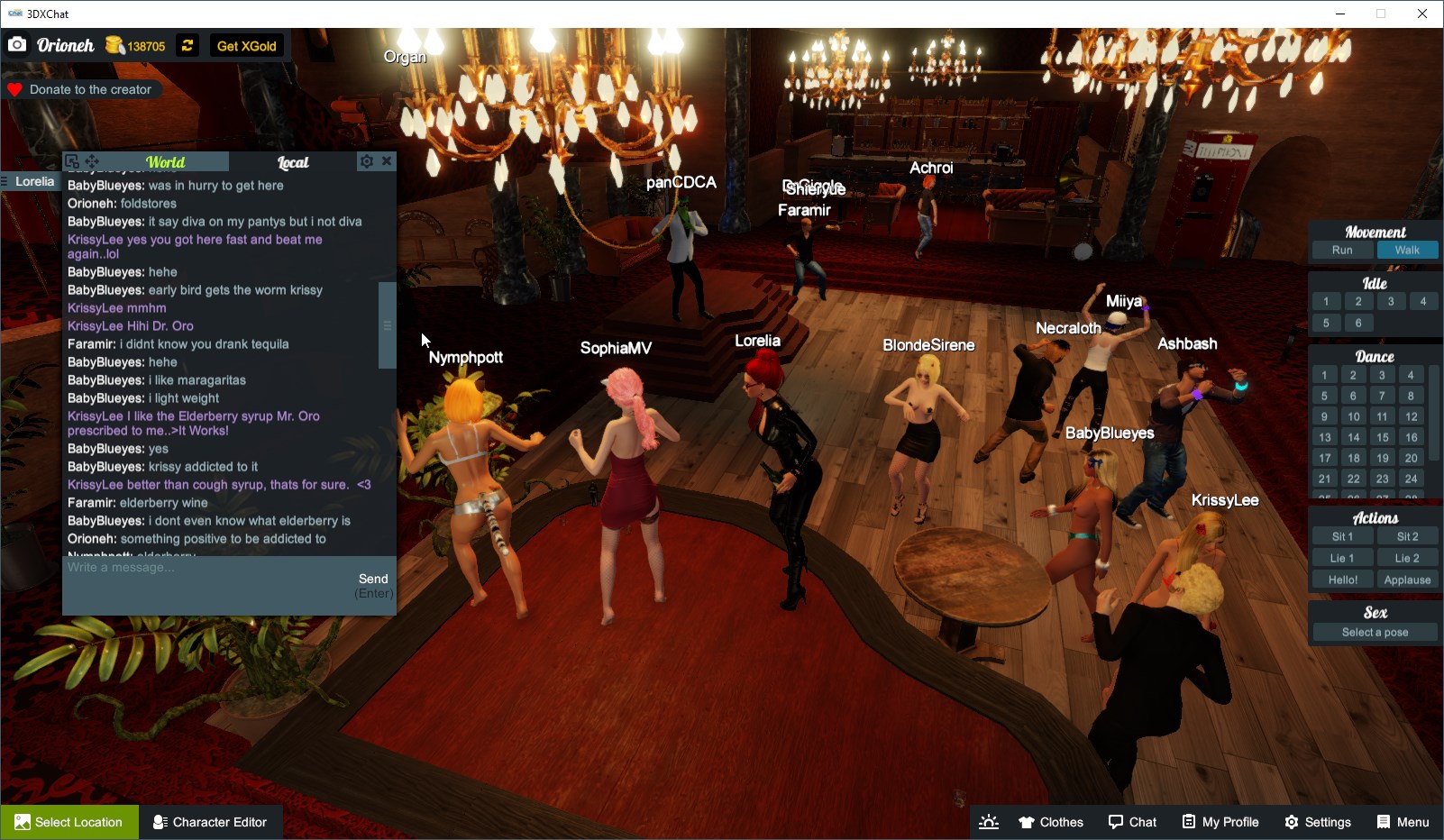Enable Run movement mode
Viewport: 1444px width, 840px height.
(x=1342, y=250)
